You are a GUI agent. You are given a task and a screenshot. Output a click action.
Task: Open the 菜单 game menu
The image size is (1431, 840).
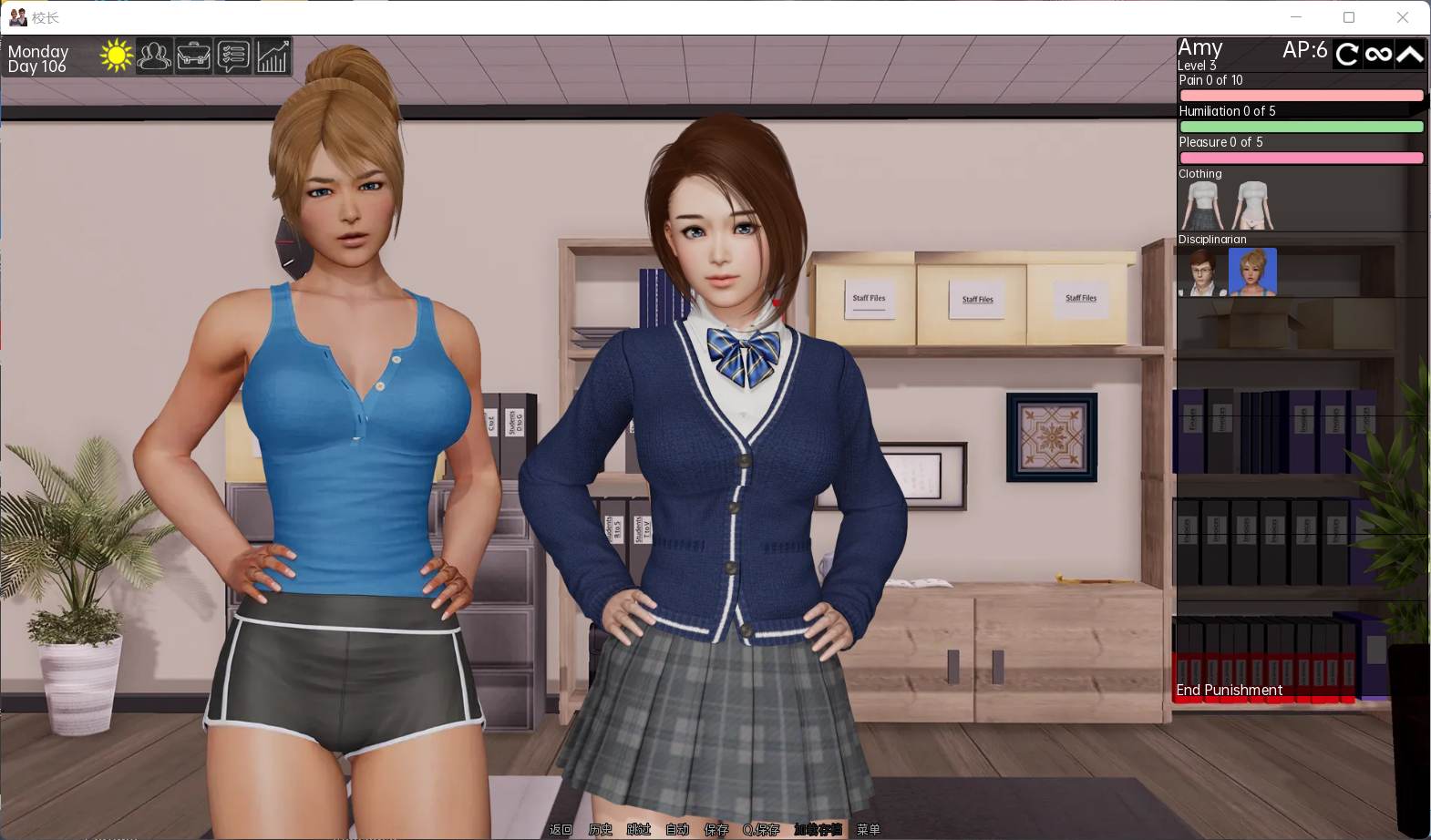(870, 830)
